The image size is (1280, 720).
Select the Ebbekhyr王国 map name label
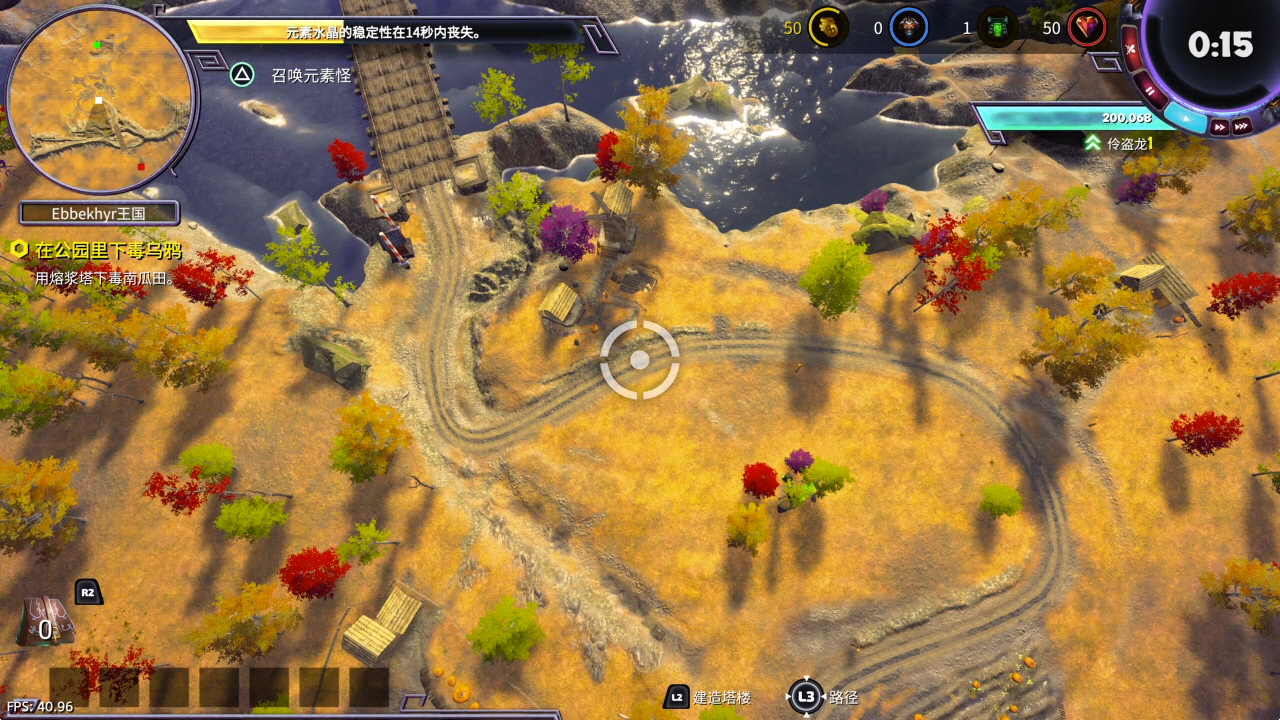tap(99, 213)
